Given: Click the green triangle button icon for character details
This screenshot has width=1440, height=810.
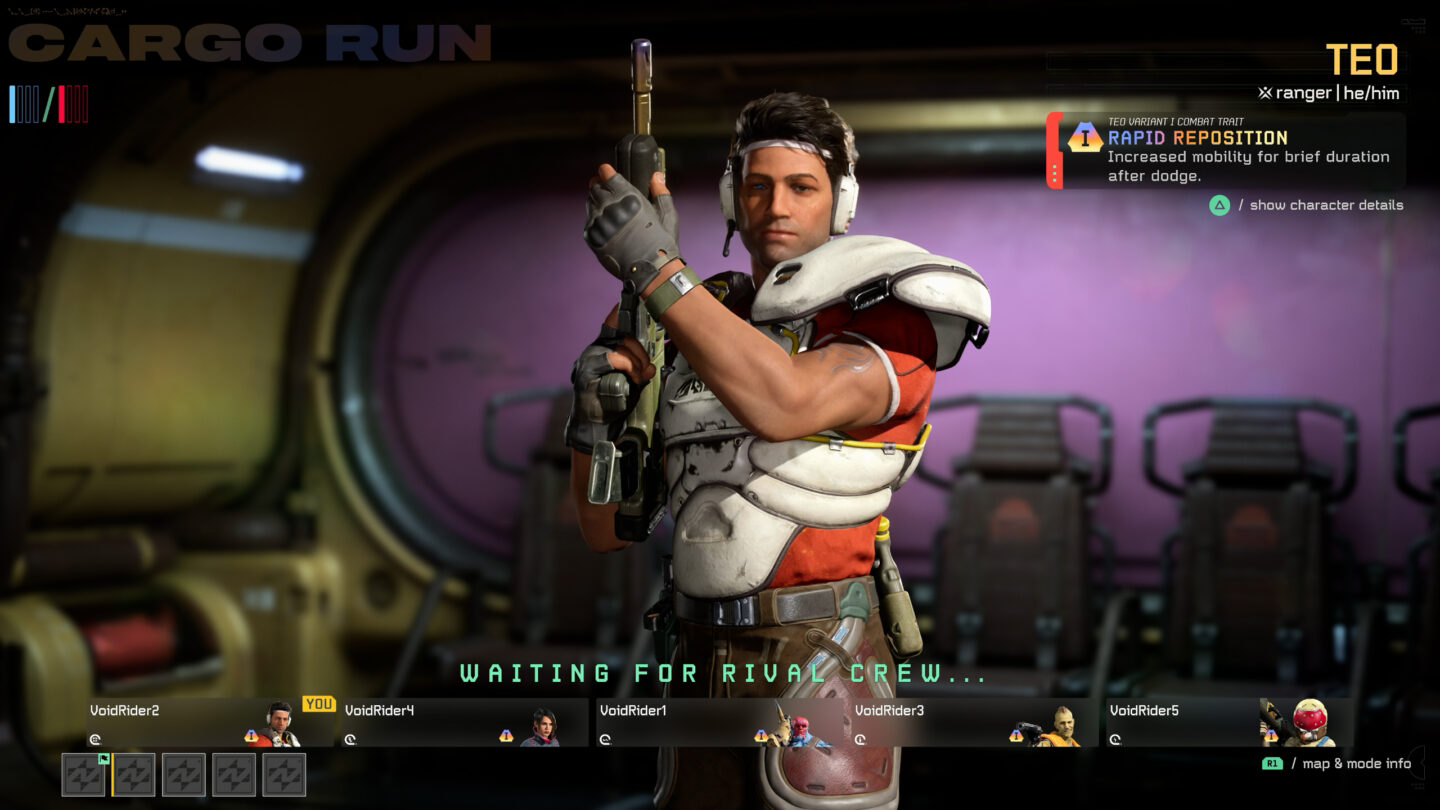Looking at the screenshot, I should pyautogui.click(x=1221, y=205).
